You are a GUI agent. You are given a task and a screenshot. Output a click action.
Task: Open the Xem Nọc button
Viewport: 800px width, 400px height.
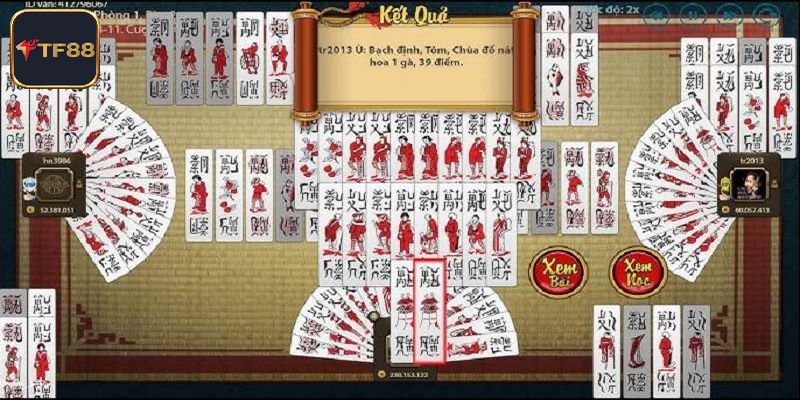click(x=637, y=272)
